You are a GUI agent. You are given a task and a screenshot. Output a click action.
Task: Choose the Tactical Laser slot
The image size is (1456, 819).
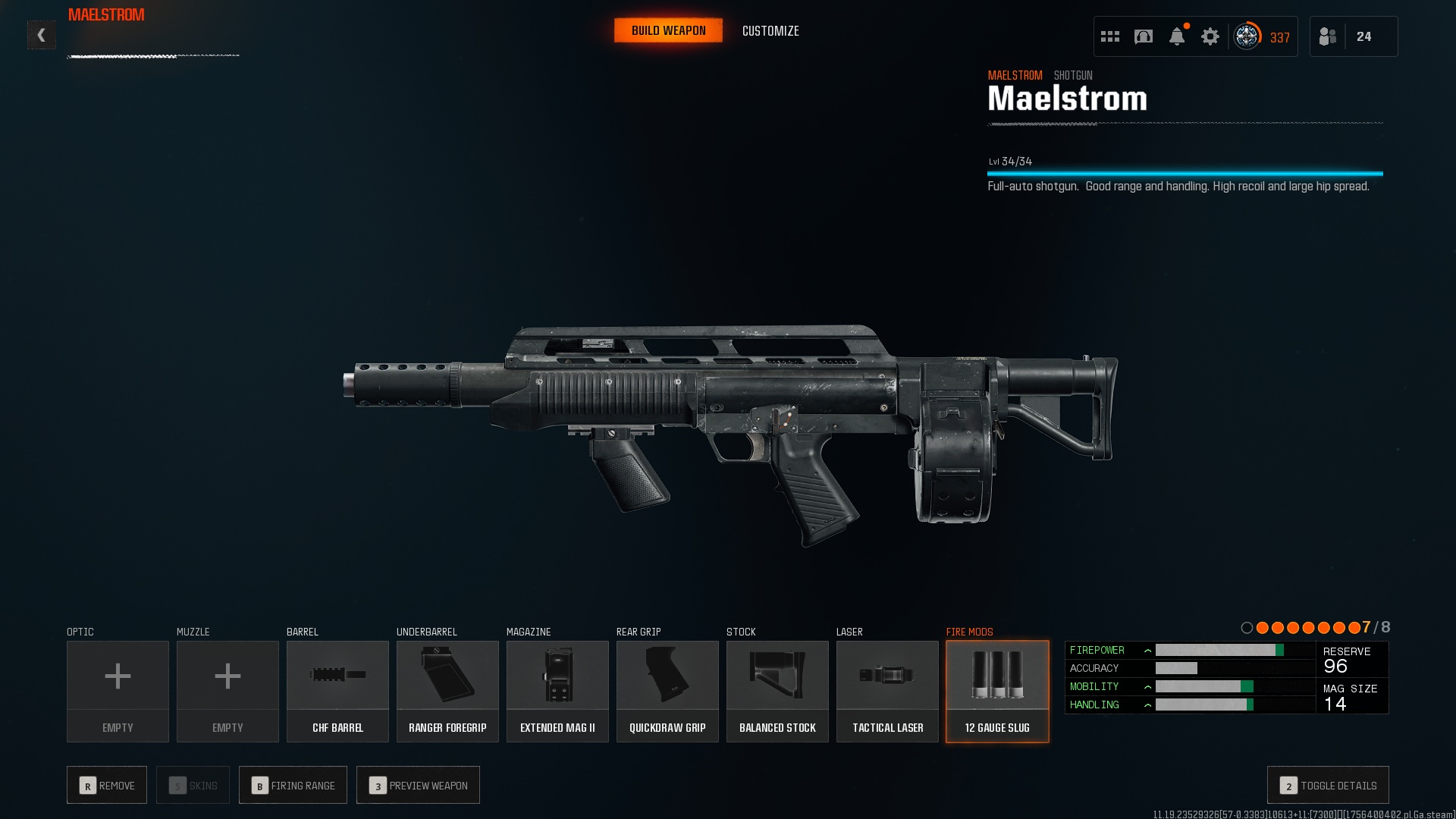click(x=887, y=691)
